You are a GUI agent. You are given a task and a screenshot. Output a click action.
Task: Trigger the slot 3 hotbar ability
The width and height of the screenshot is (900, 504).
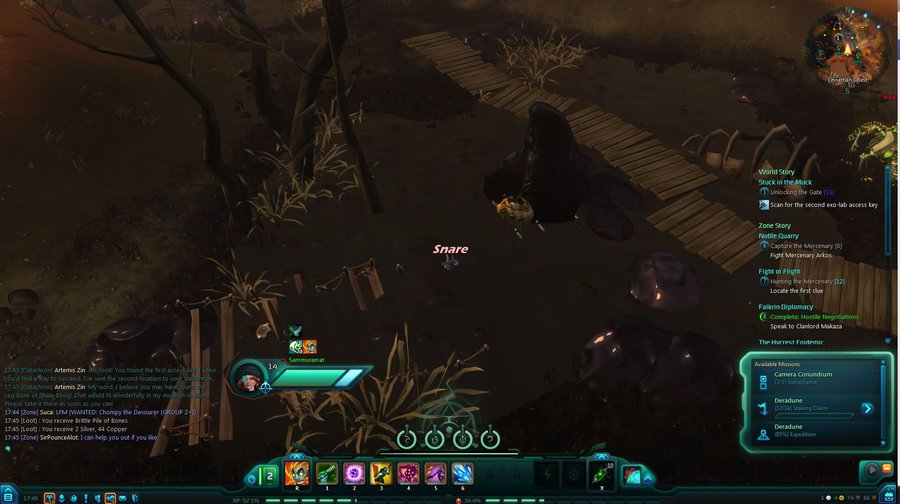point(381,474)
